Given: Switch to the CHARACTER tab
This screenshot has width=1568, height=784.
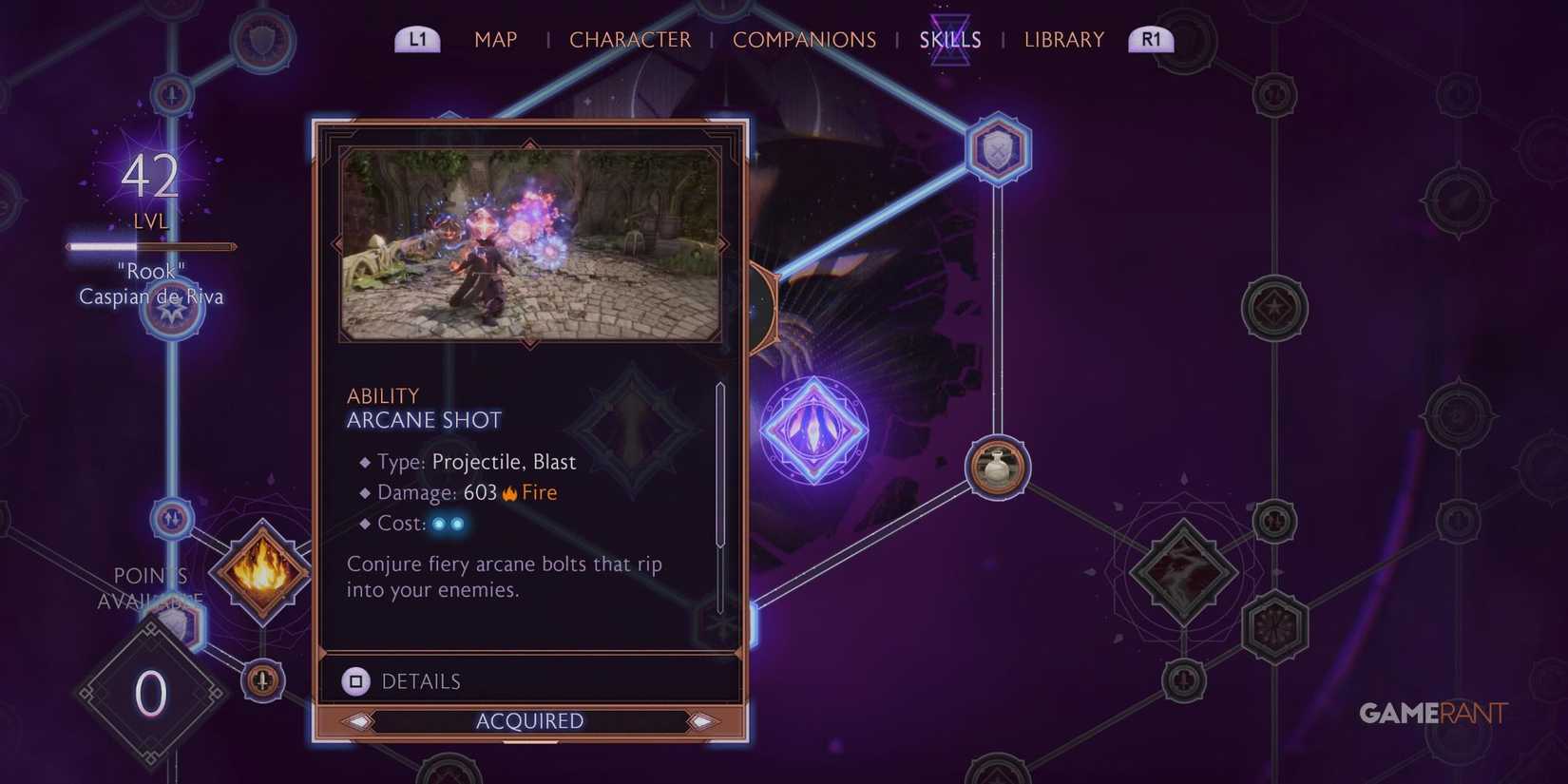Looking at the screenshot, I should point(629,39).
